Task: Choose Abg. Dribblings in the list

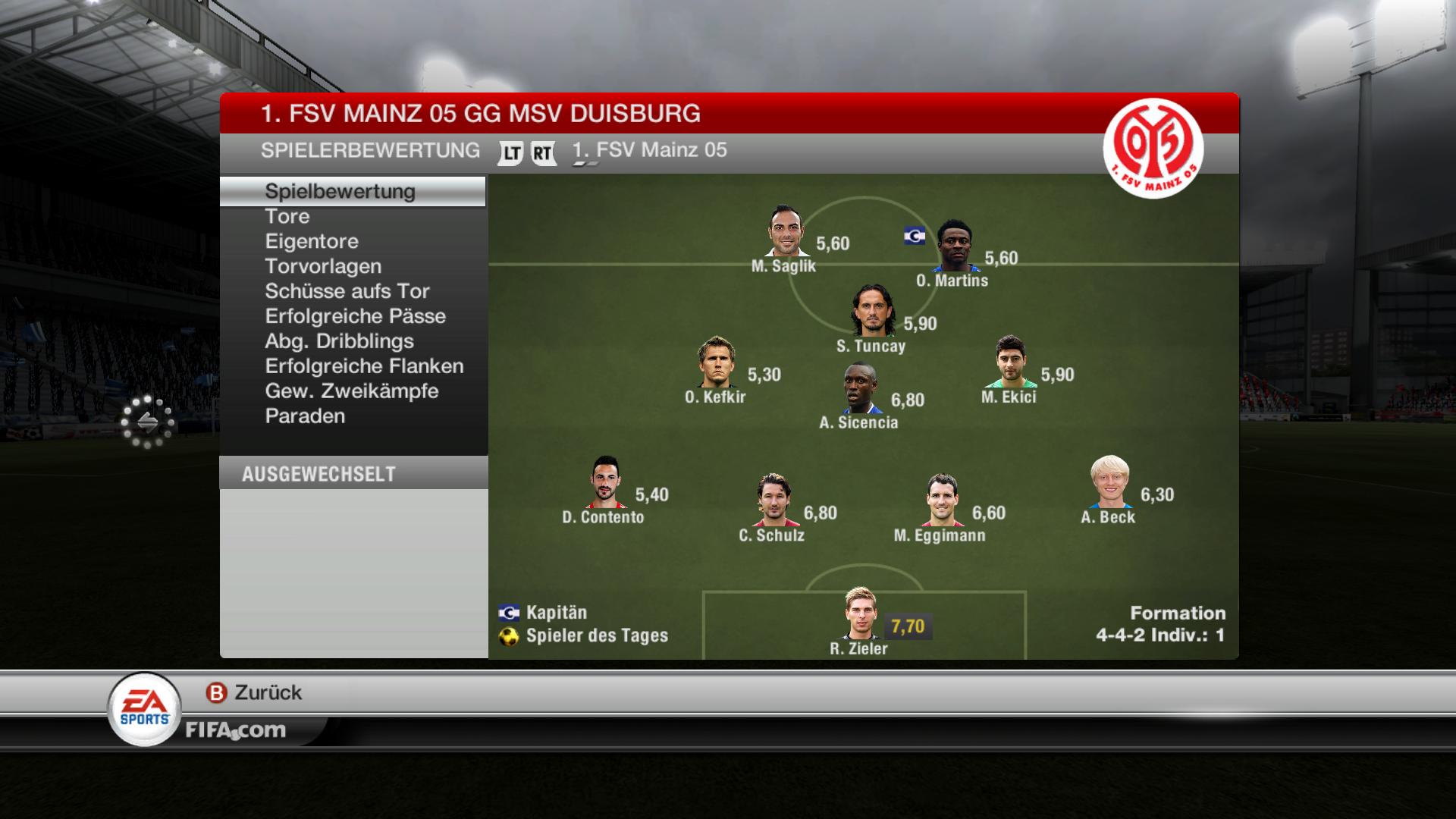Action: coord(339,342)
